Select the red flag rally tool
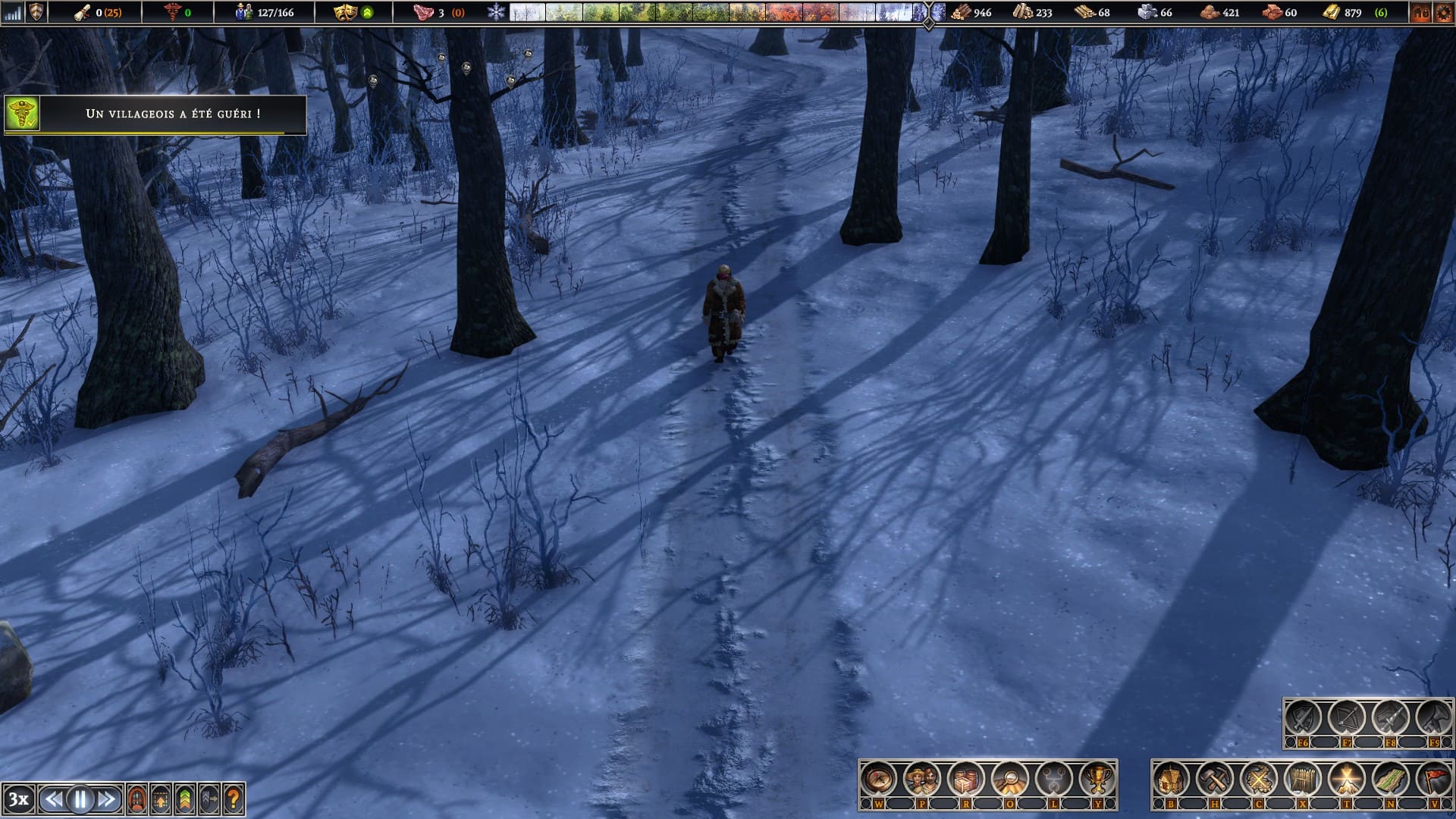 (x=1434, y=779)
